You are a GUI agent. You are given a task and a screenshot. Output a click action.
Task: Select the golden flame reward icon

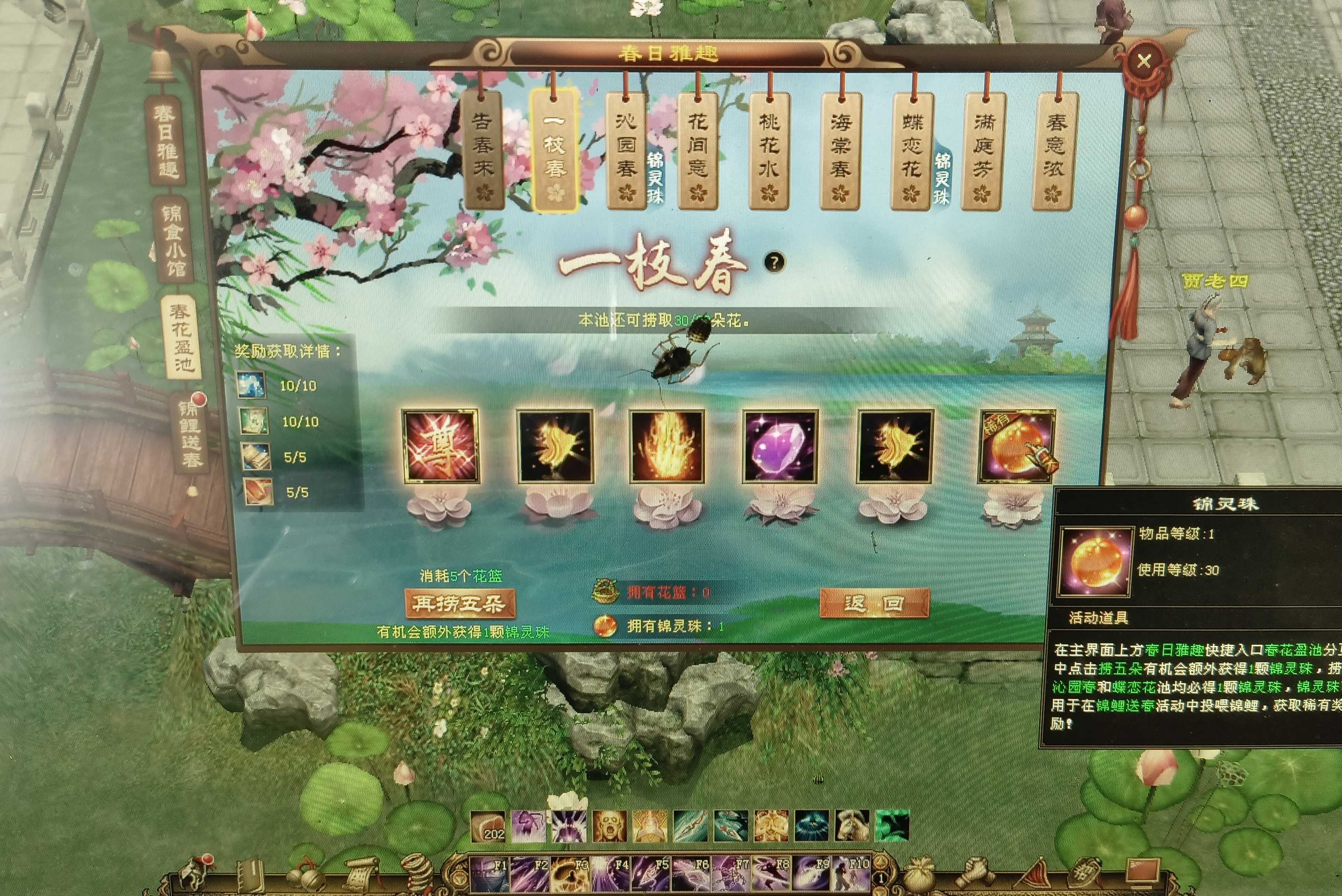point(667,446)
